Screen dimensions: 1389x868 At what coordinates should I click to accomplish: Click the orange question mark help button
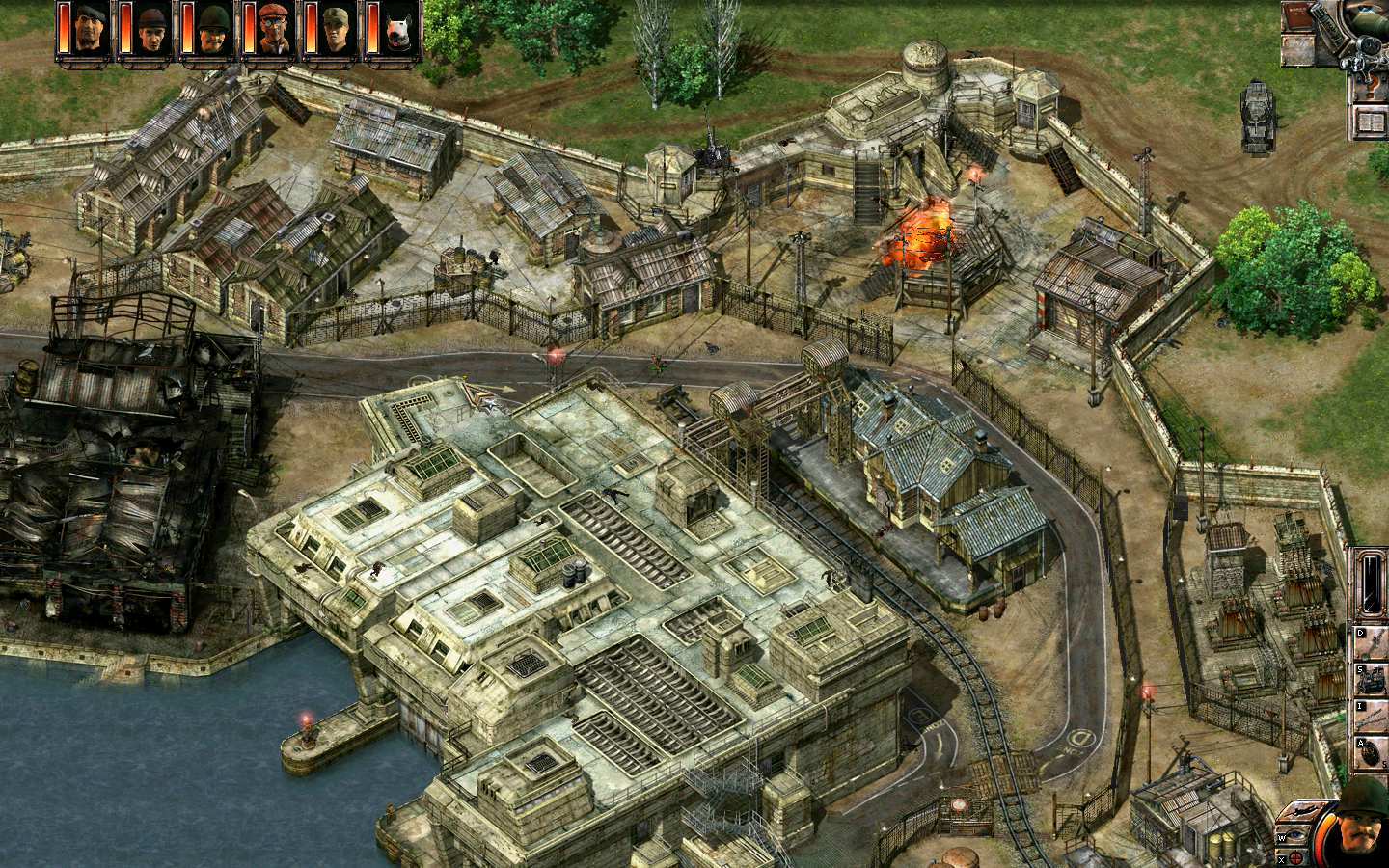pyautogui.click(x=1370, y=89)
